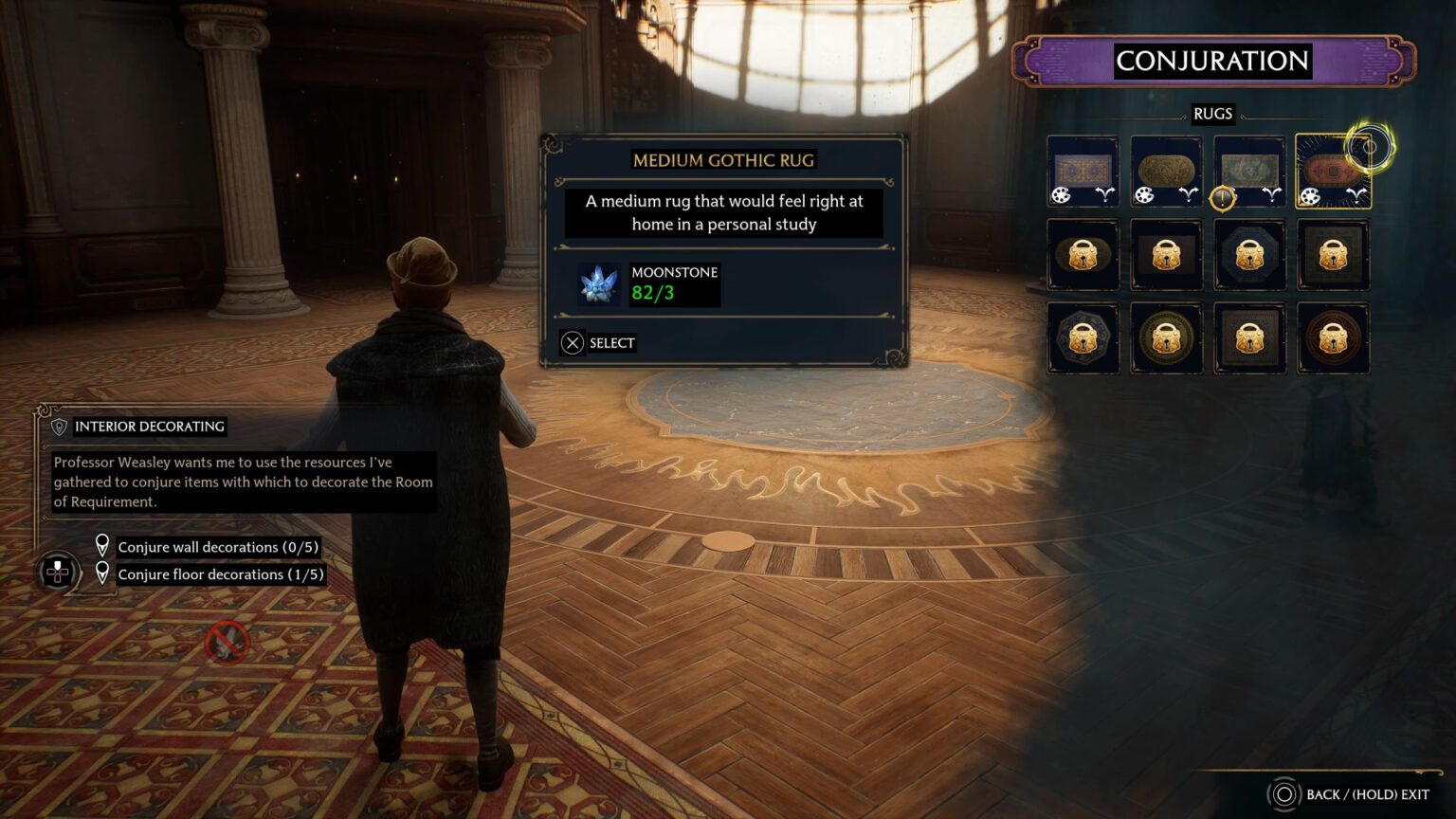The height and width of the screenshot is (819, 1456).
Task: Click the circular Back prompt icon
Action: [x=1286, y=795]
